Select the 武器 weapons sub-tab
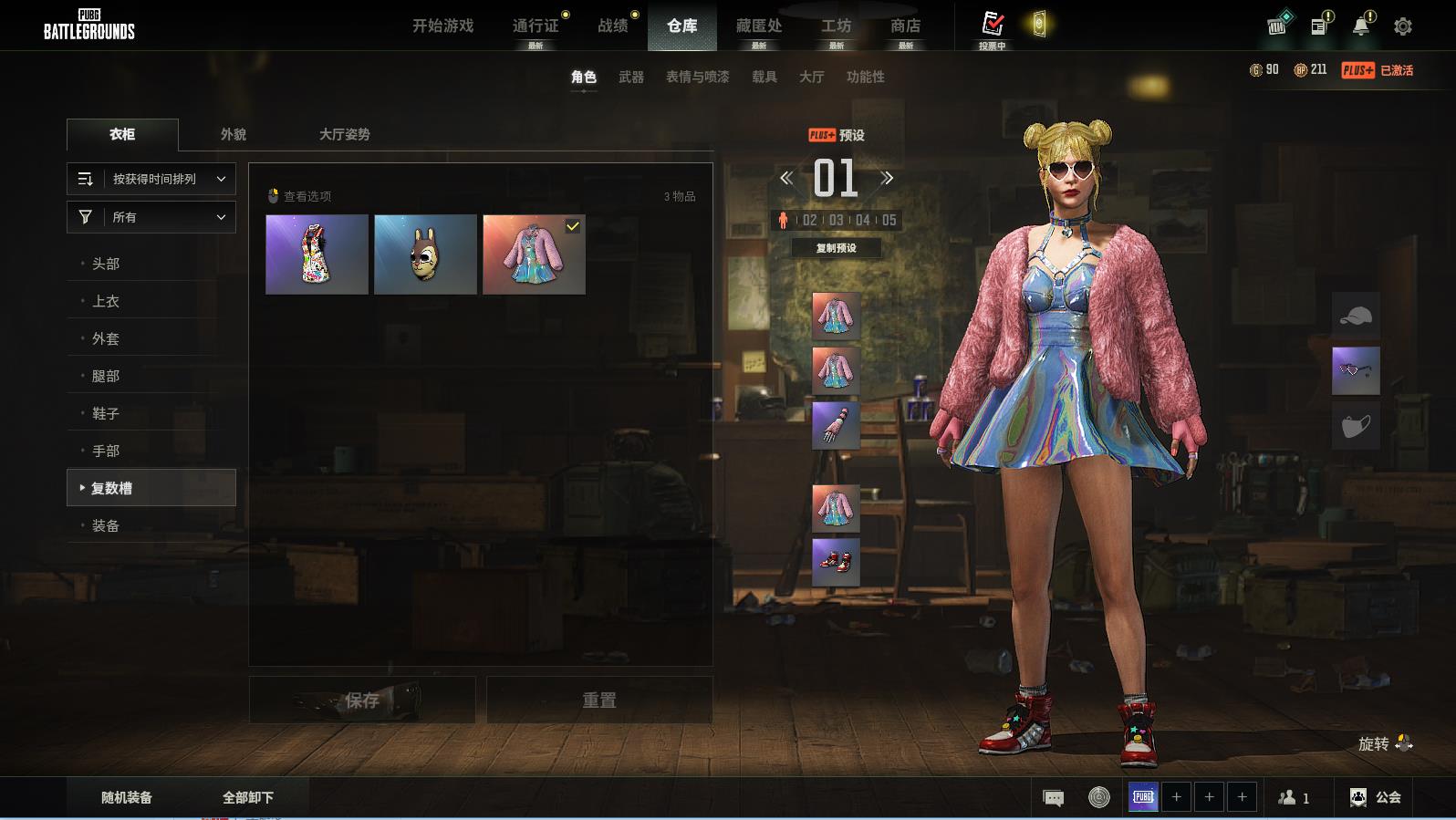 [x=631, y=77]
